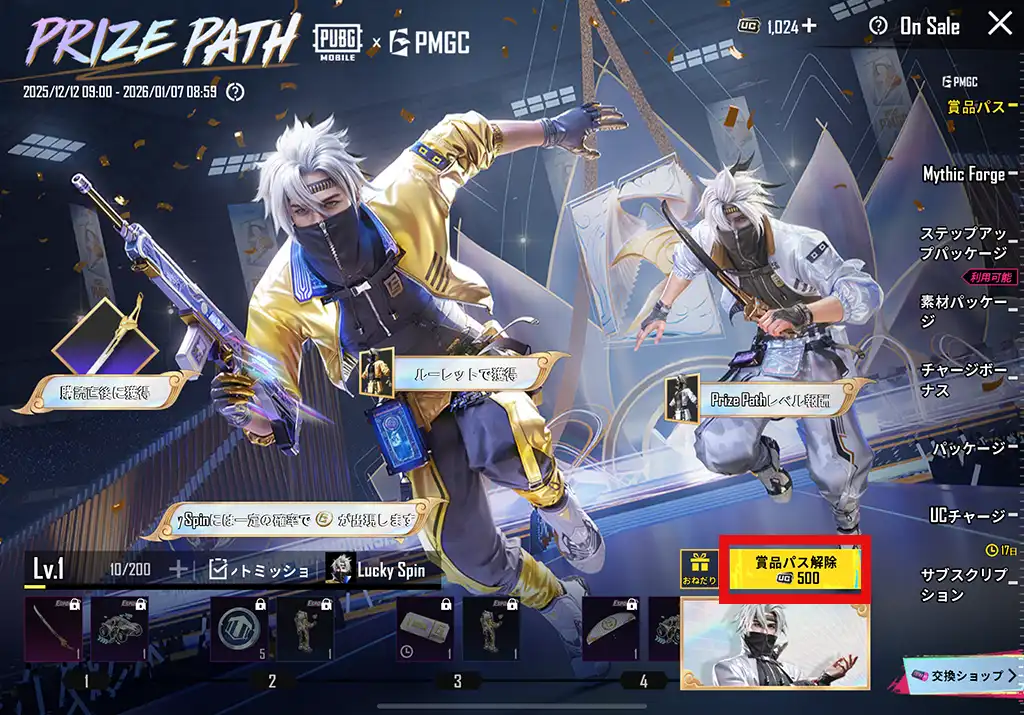Choose the チャージボーナス tab
Screen dimensions: 1024x715
click(963, 379)
